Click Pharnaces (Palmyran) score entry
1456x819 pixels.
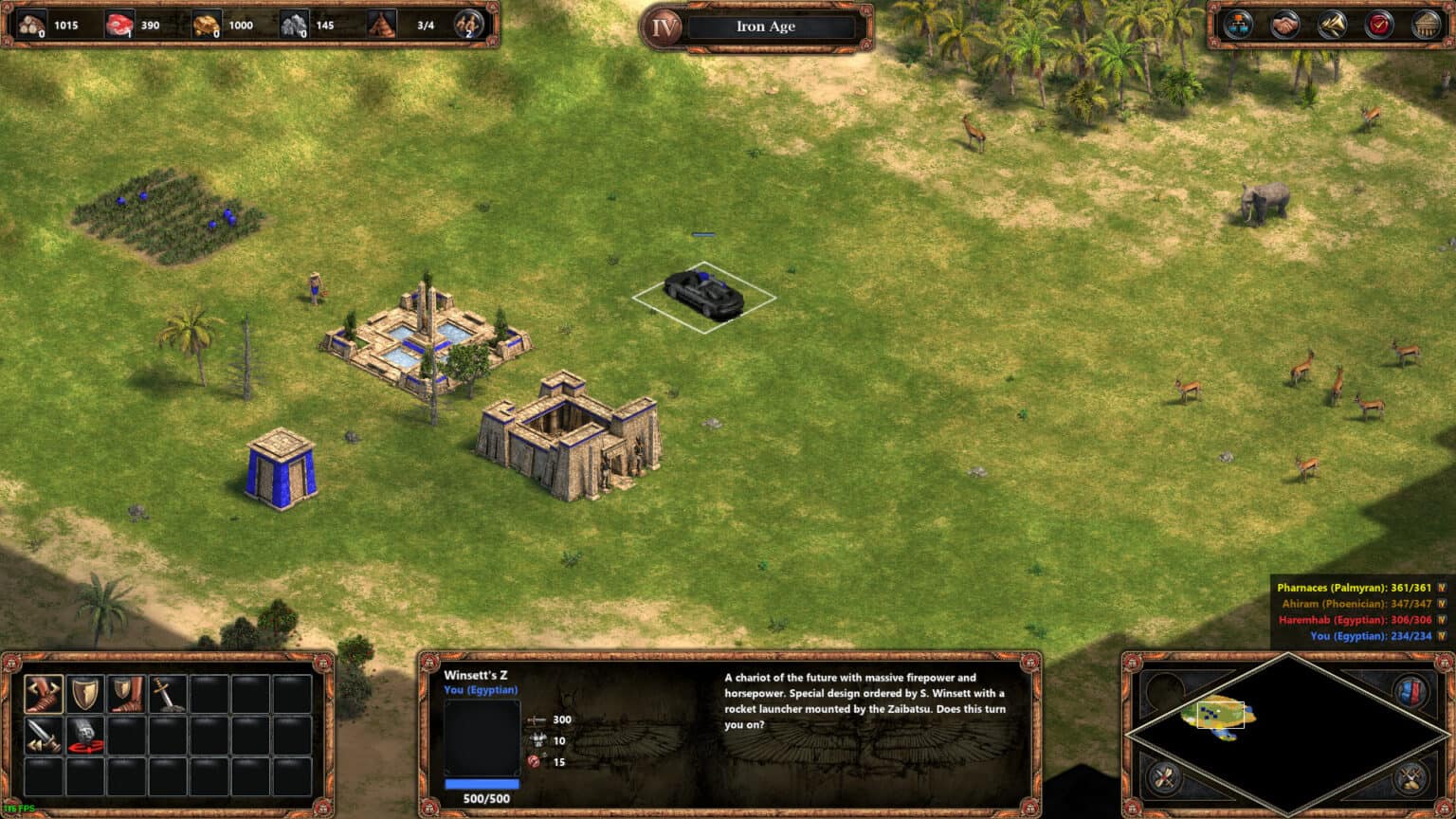pos(1356,588)
